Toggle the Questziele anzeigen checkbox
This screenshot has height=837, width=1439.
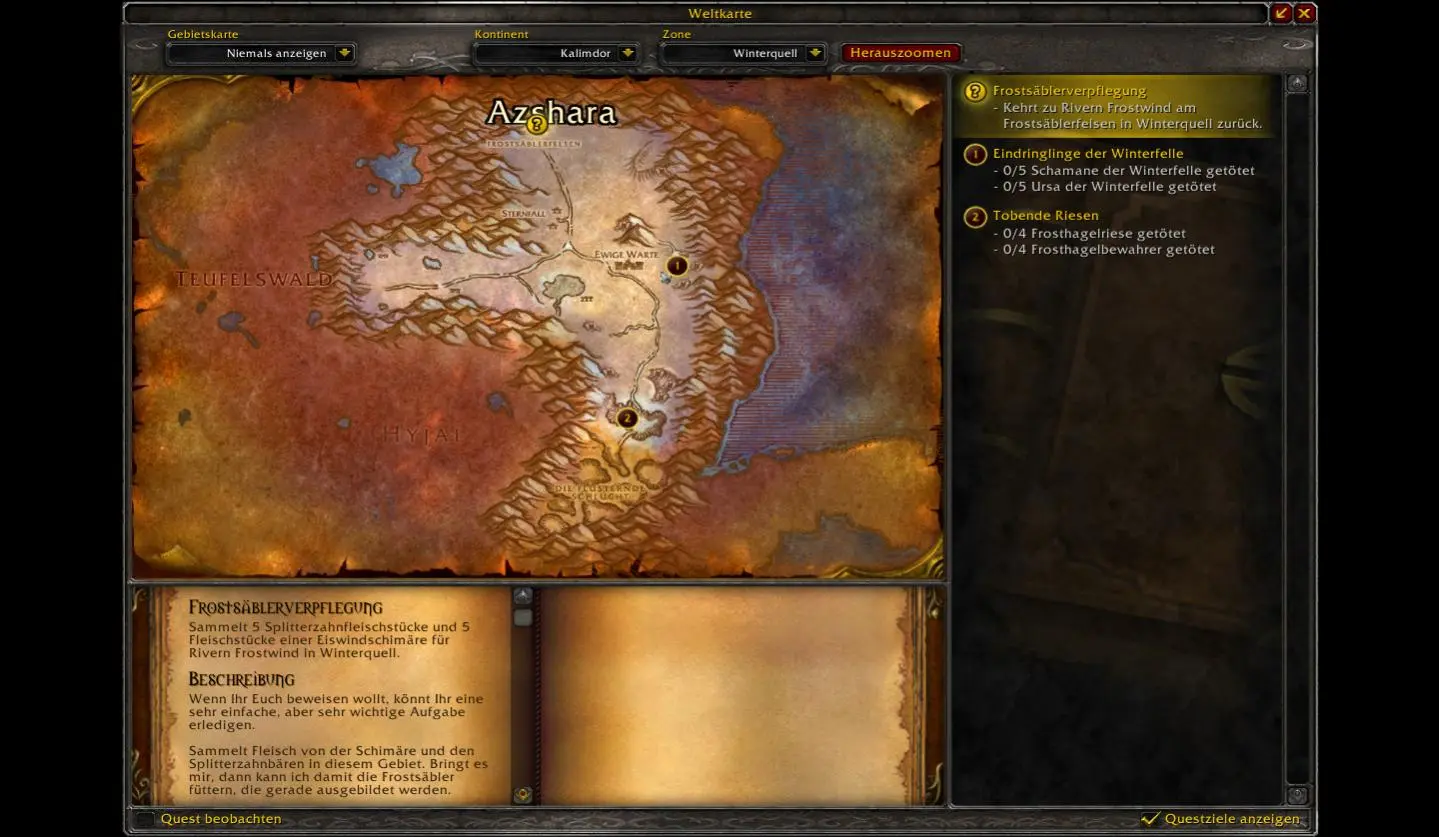1151,819
